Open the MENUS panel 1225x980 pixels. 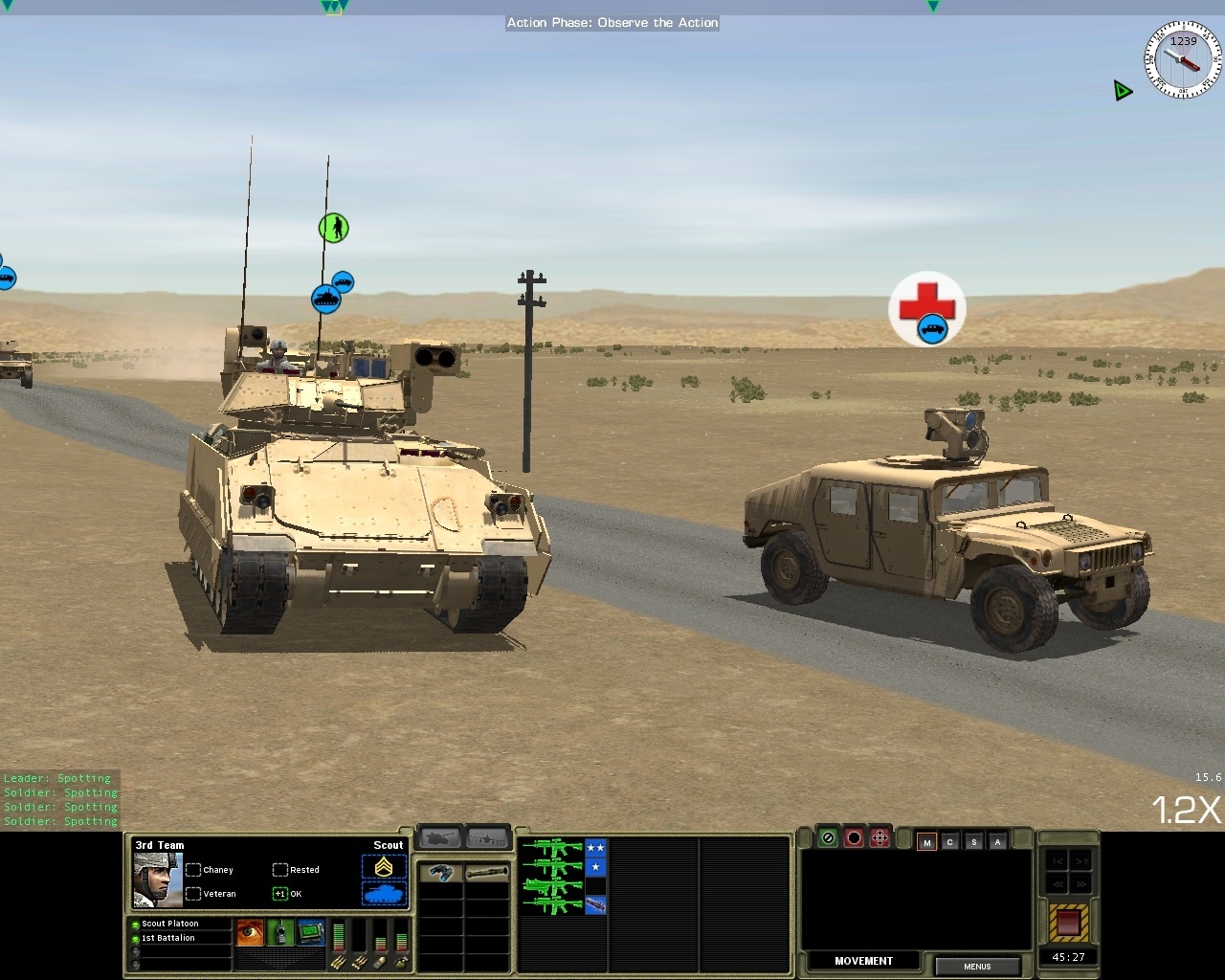978,967
